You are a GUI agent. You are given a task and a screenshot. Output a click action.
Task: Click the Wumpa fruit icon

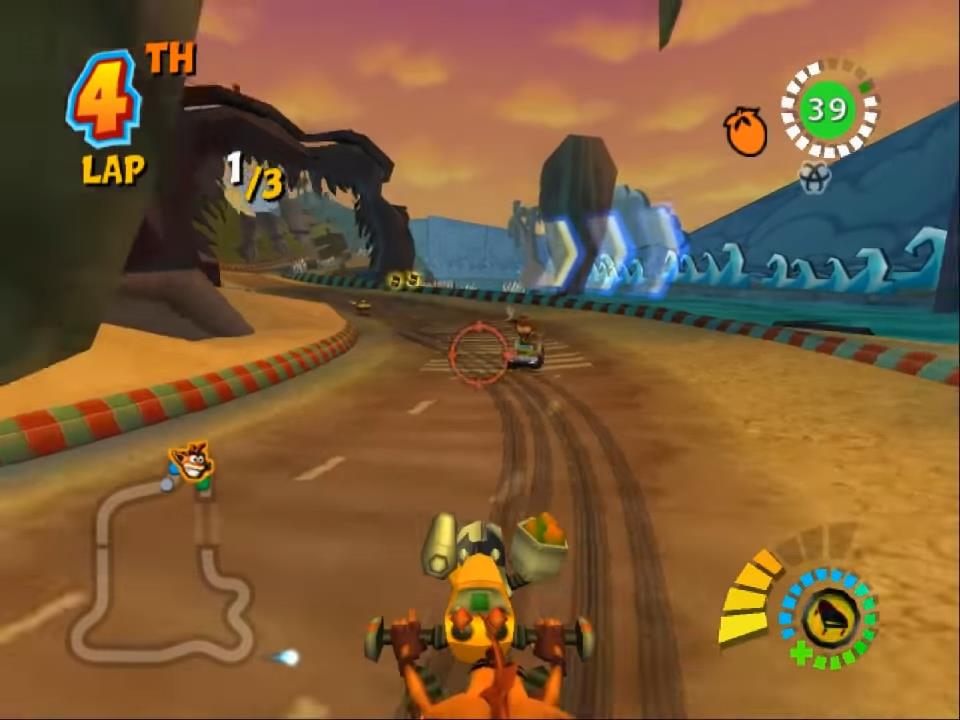click(745, 133)
